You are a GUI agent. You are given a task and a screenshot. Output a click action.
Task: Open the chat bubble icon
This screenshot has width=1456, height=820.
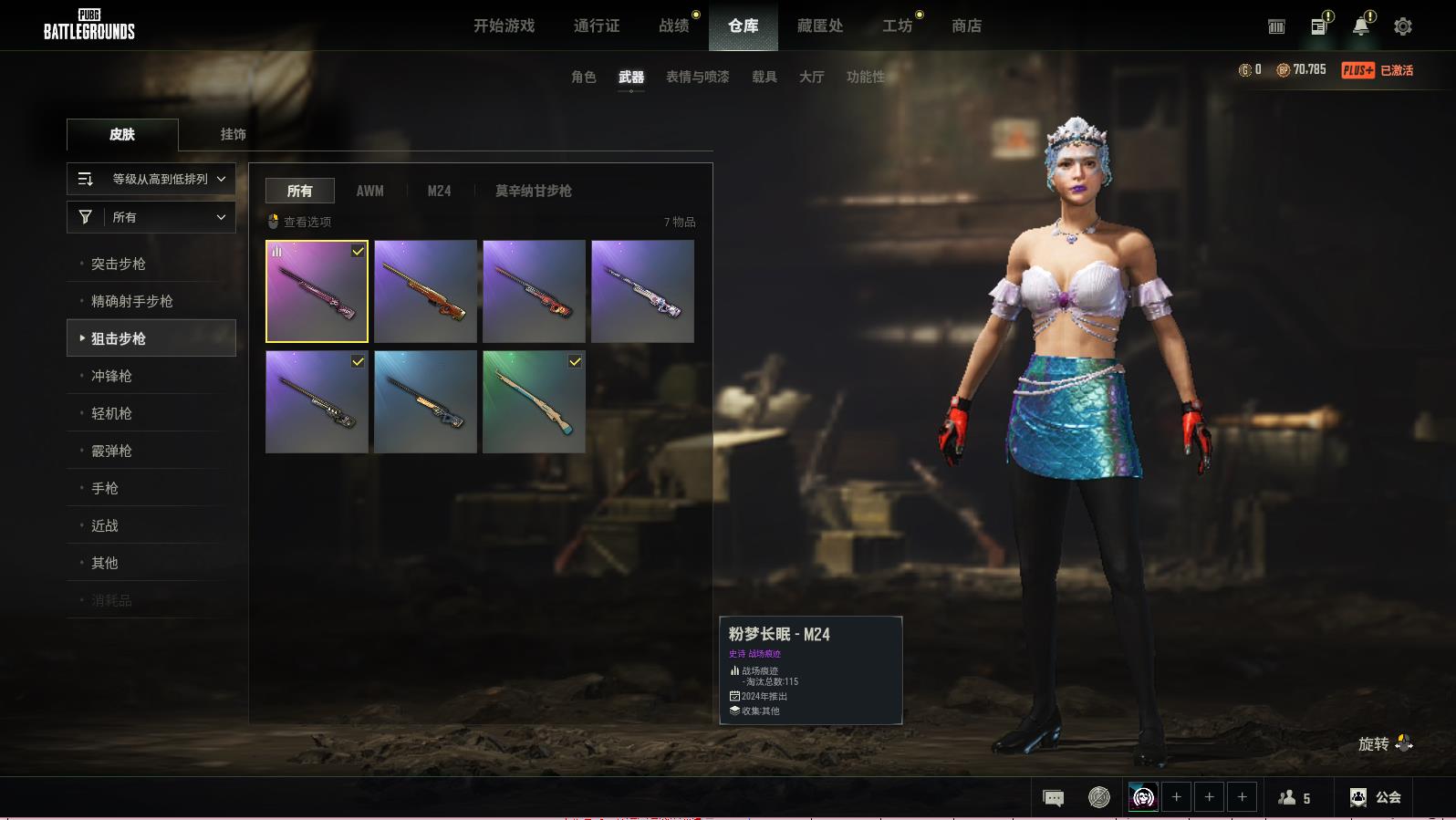click(1053, 798)
